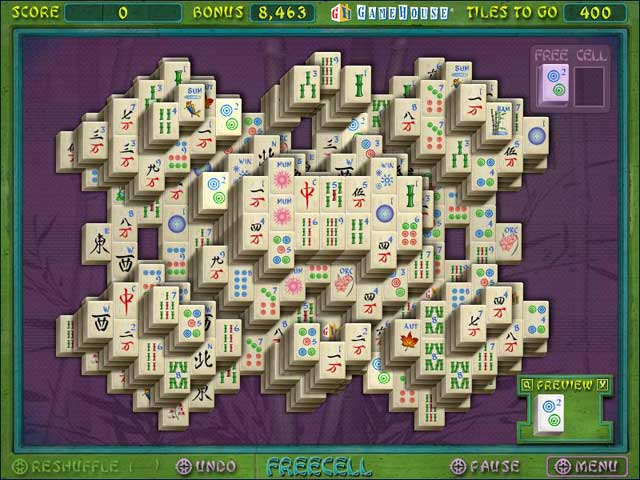The height and width of the screenshot is (480, 640).
Task: Select the preview two-circles tile
Action: coord(549,412)
